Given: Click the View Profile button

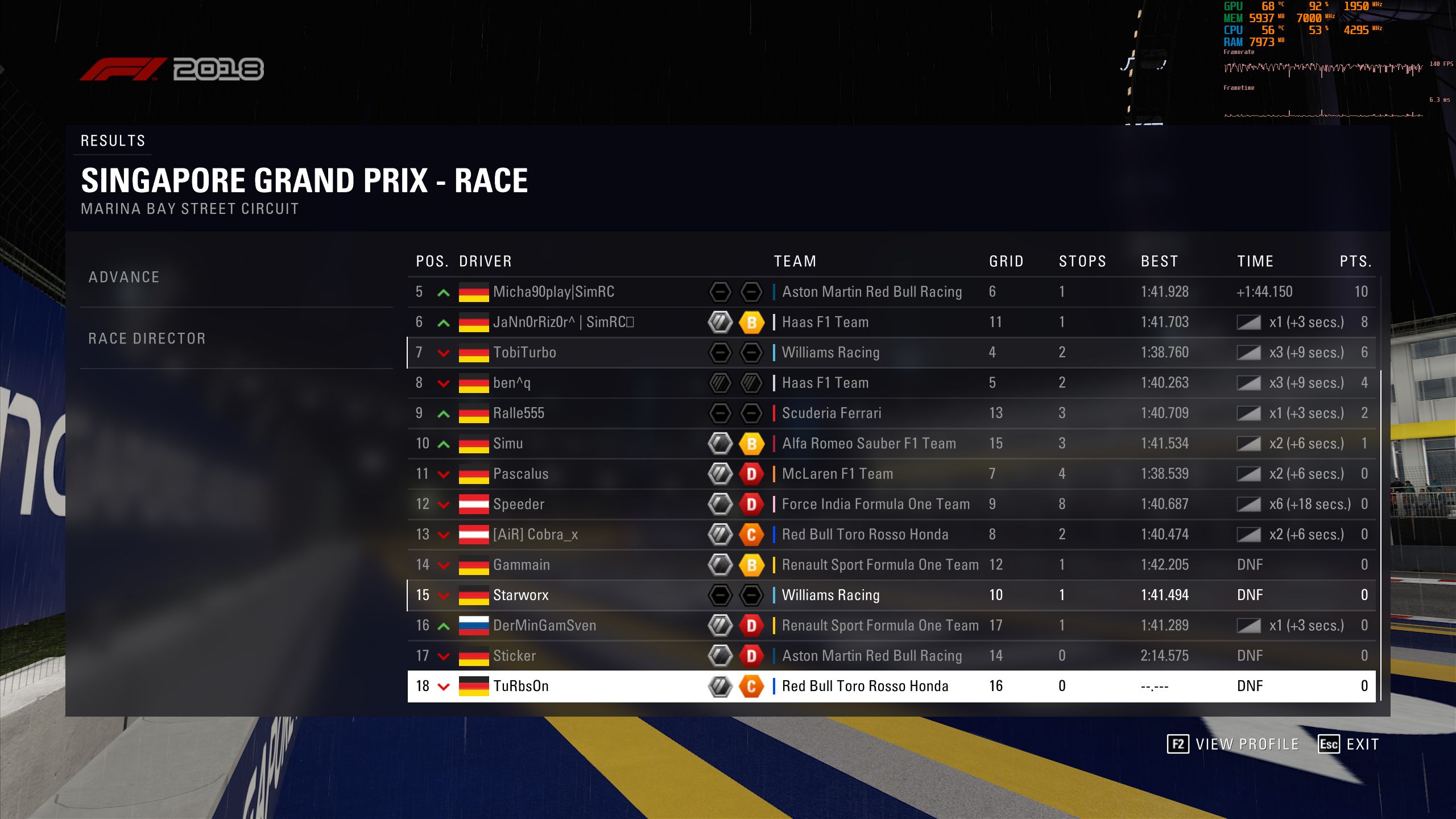Looking at the screenshot, I should (x=1233, y=744).
